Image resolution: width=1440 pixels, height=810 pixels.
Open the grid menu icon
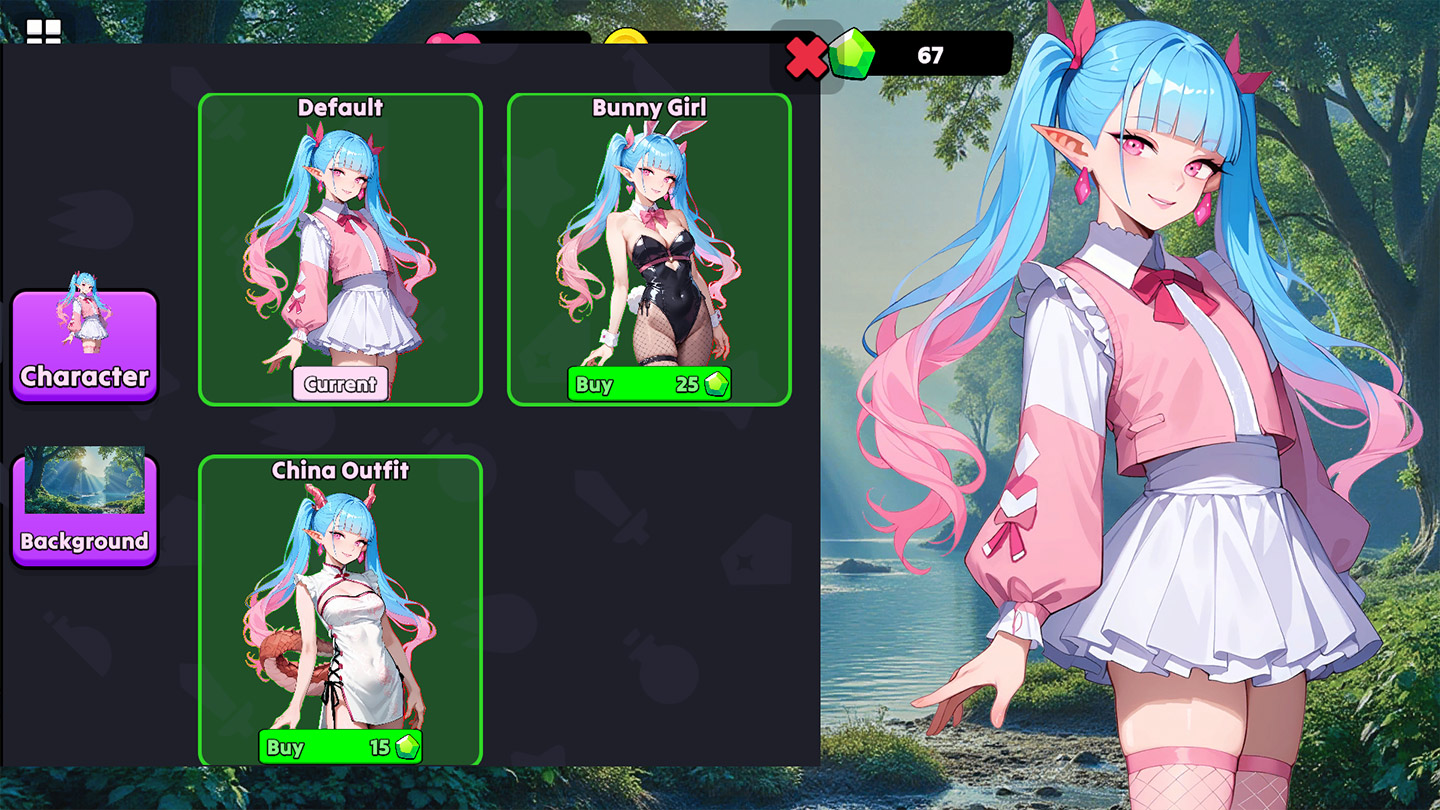tap(44, 32)
